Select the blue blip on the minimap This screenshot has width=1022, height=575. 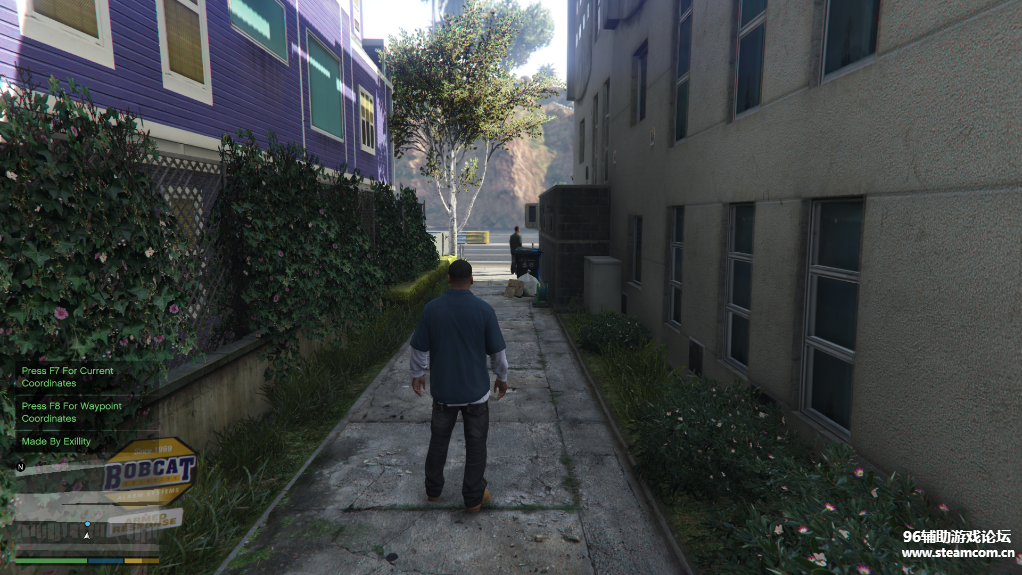[87, 524]
